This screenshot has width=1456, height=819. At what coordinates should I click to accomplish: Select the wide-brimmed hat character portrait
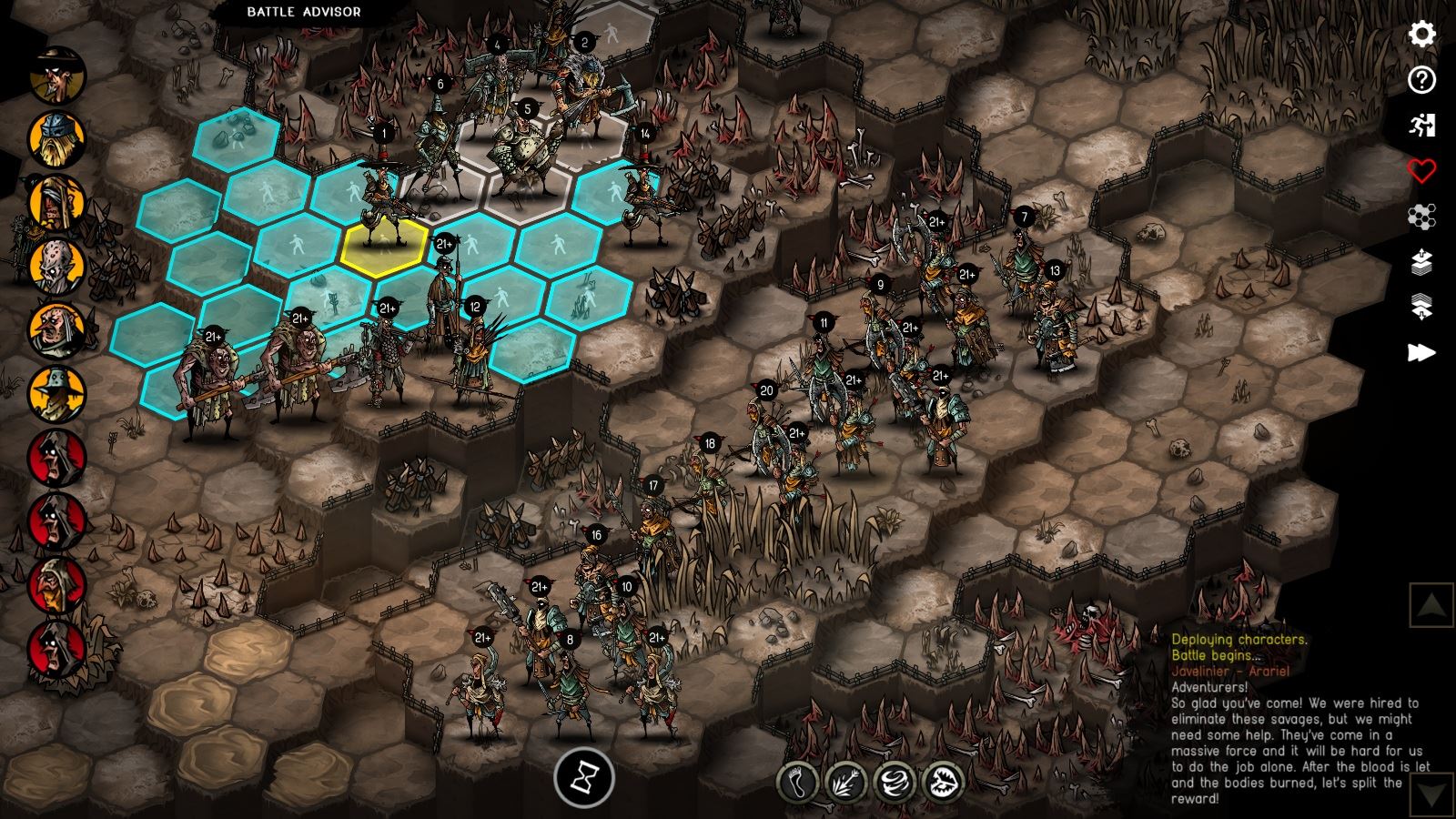56,76
